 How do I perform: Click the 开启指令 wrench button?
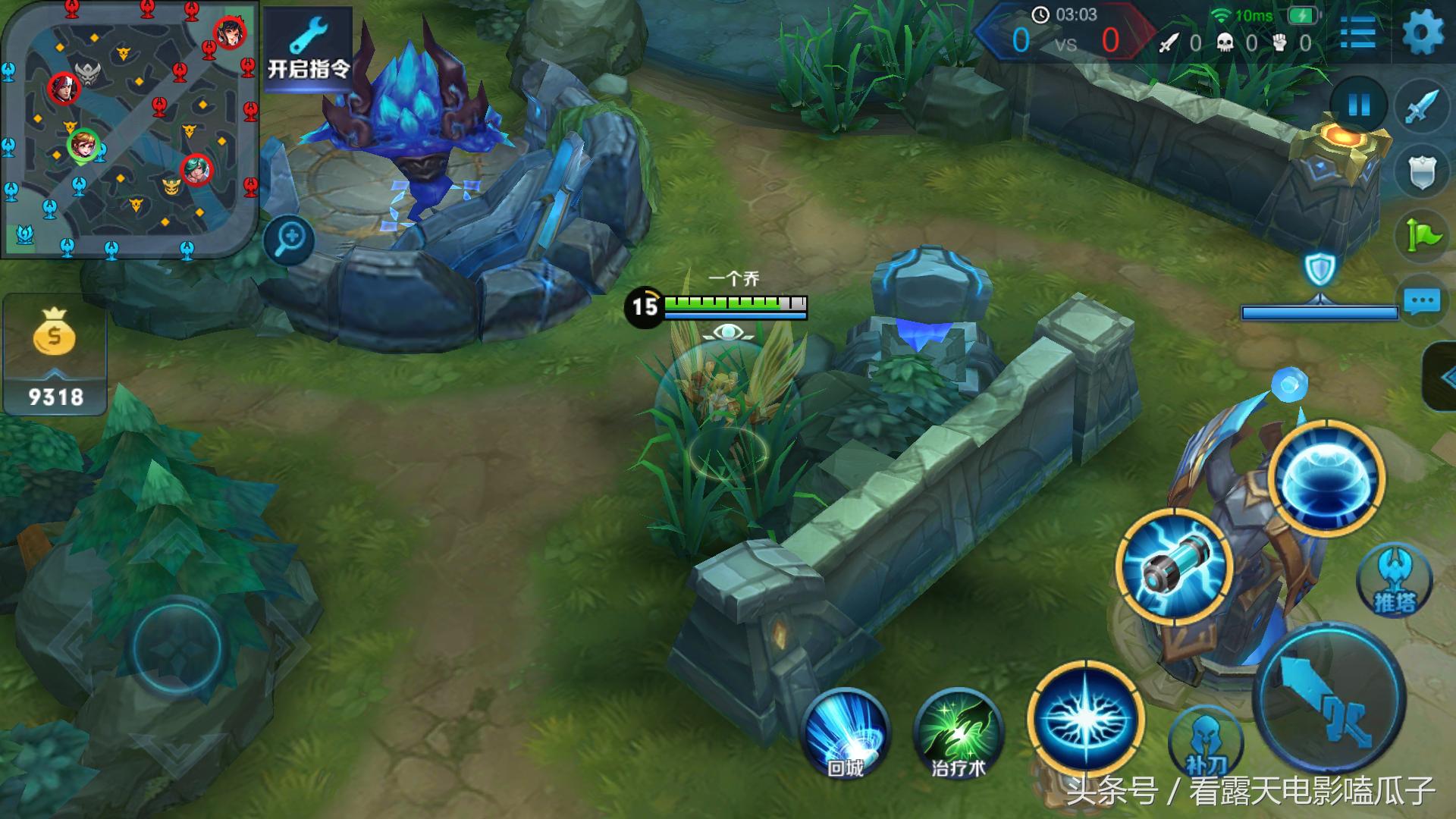click(308, 47)
